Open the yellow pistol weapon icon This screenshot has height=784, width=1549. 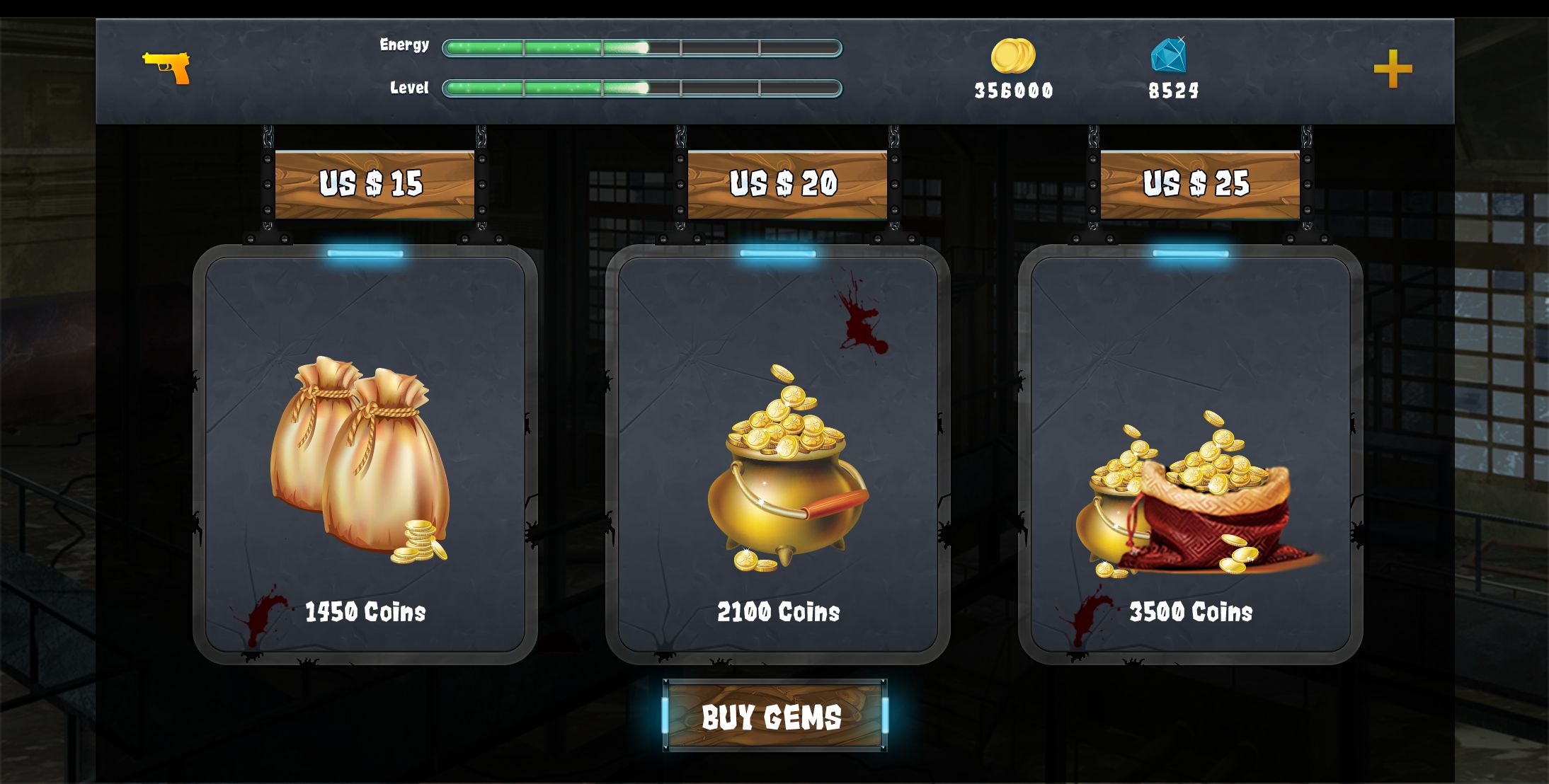166,67
